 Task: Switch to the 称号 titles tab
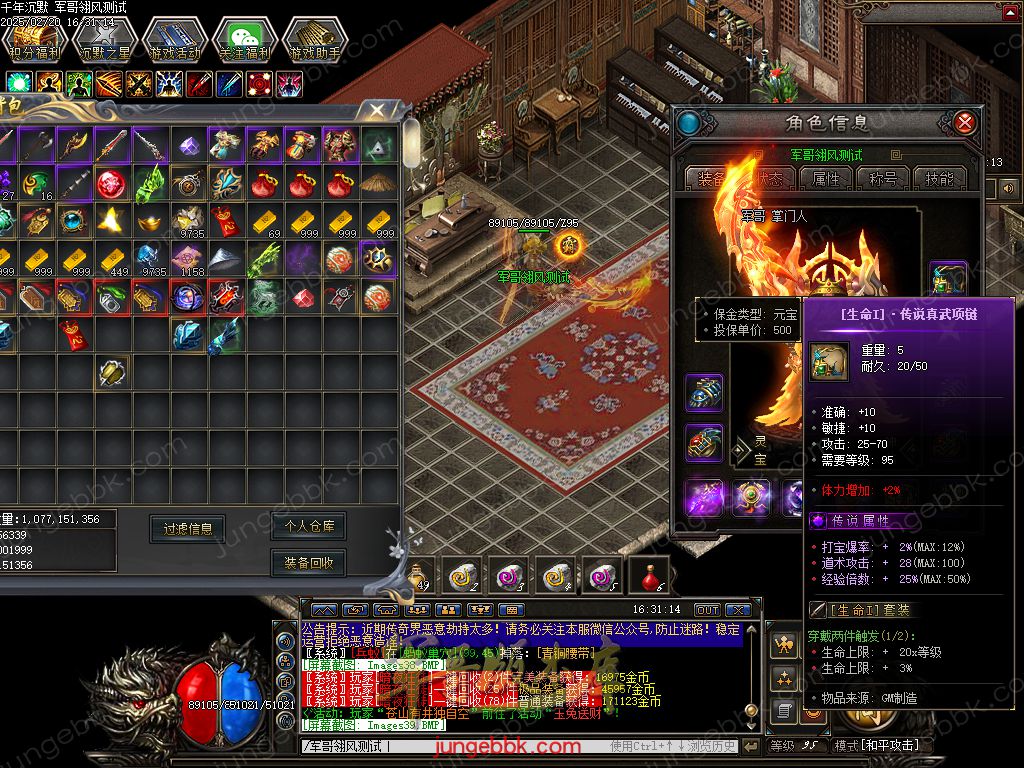pyautogui.click(x=883, y=179)
